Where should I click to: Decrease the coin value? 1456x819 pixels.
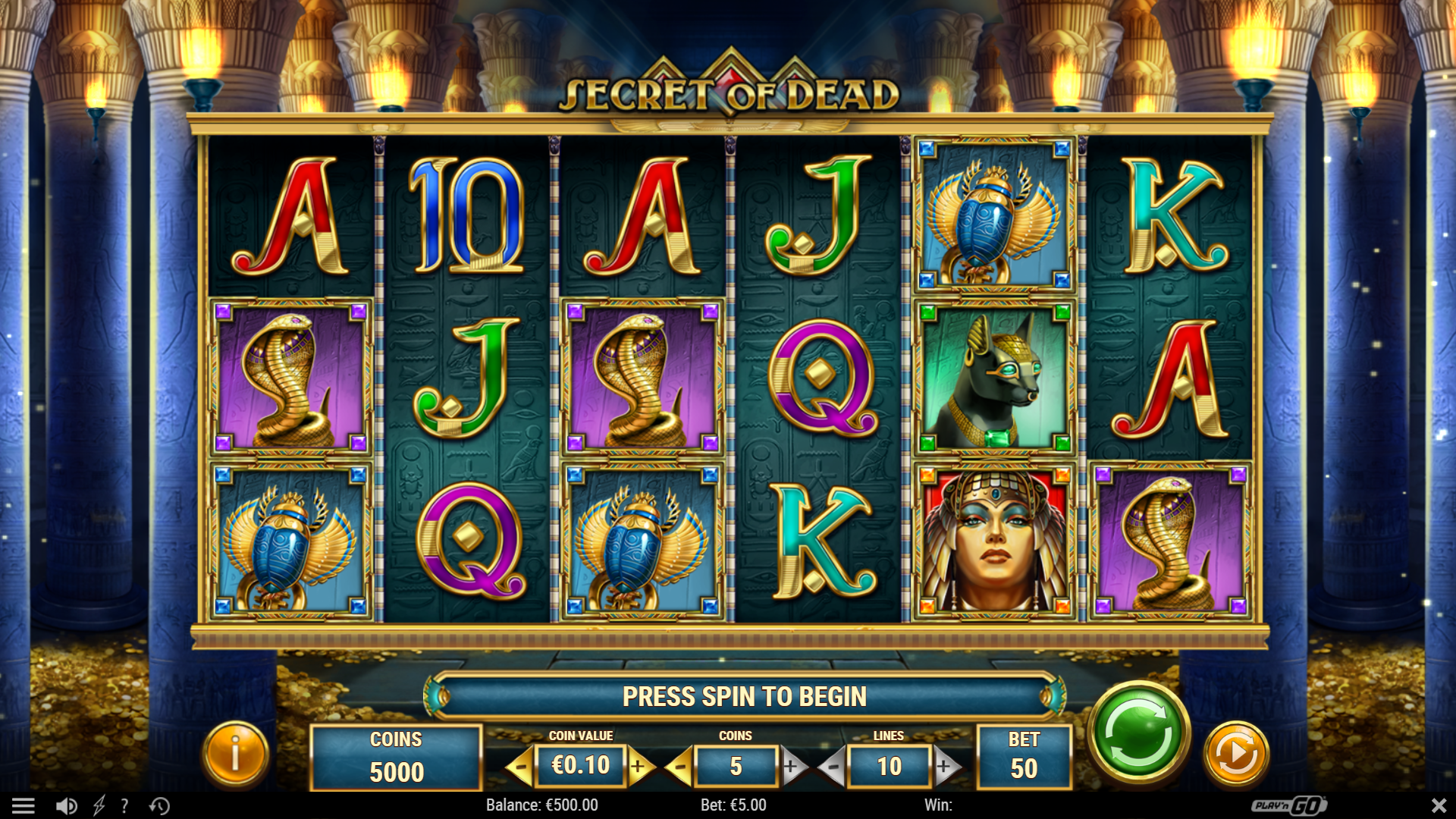519,767
